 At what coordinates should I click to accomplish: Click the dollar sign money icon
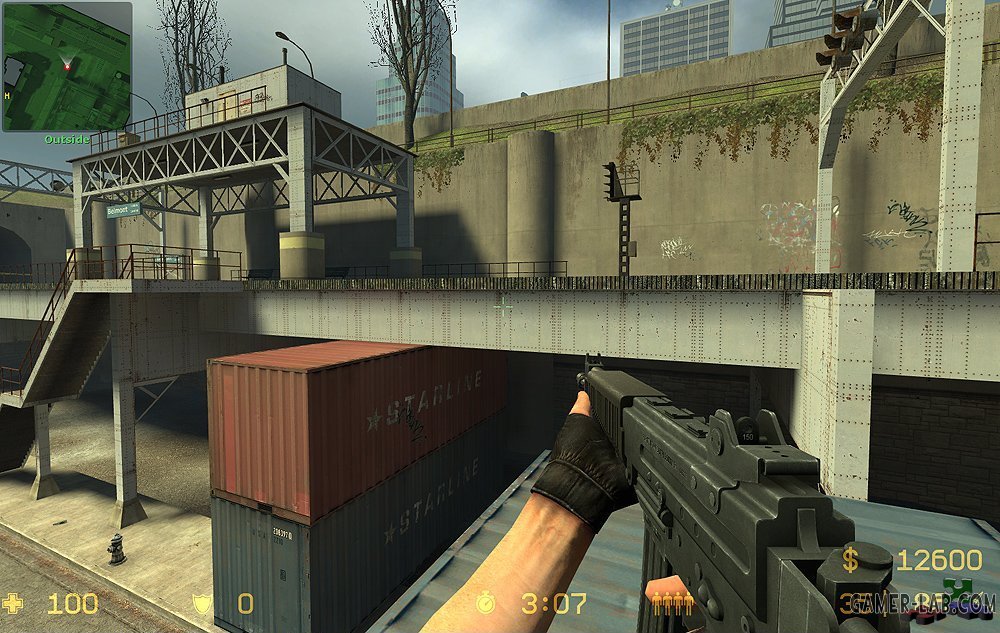pyautogui.click(x=850, y=561)
